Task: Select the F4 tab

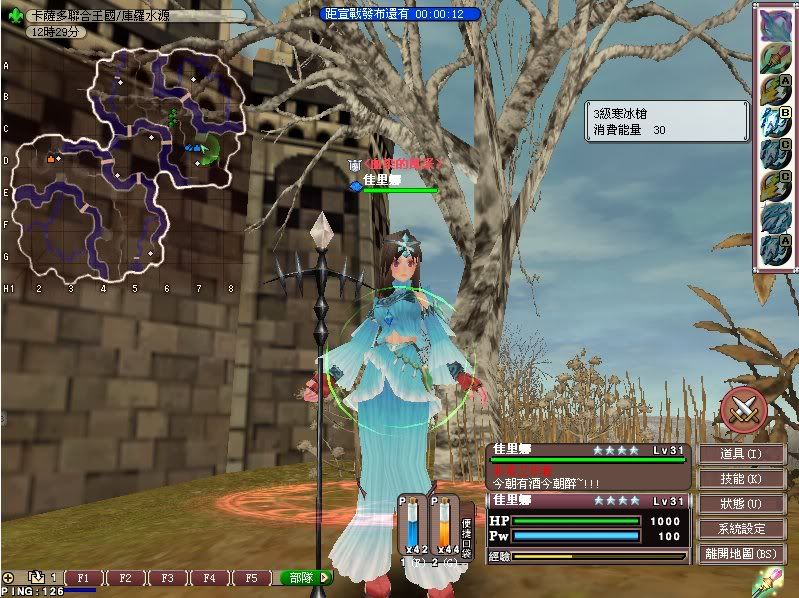Action: pyautogui.click(x=210, y=578)
